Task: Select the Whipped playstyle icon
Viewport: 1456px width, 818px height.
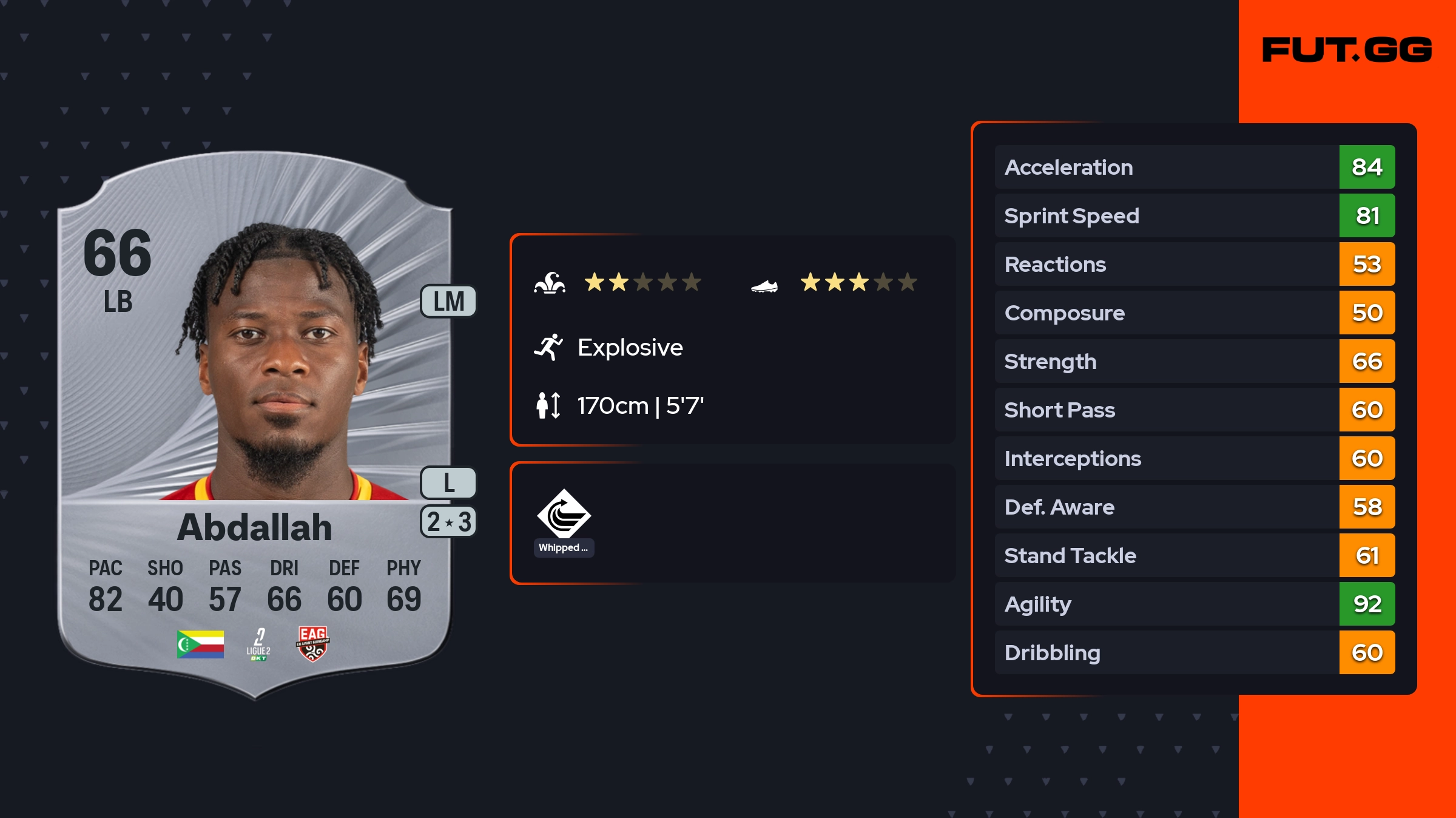Action: point(564,515)
